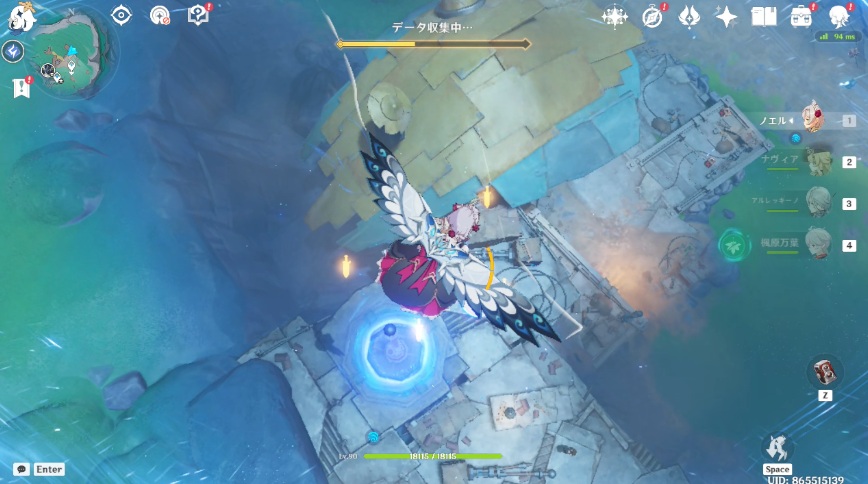Open the tutorial tips question mark icon
This screenshot has width=868, height=484.
(198, 15)
